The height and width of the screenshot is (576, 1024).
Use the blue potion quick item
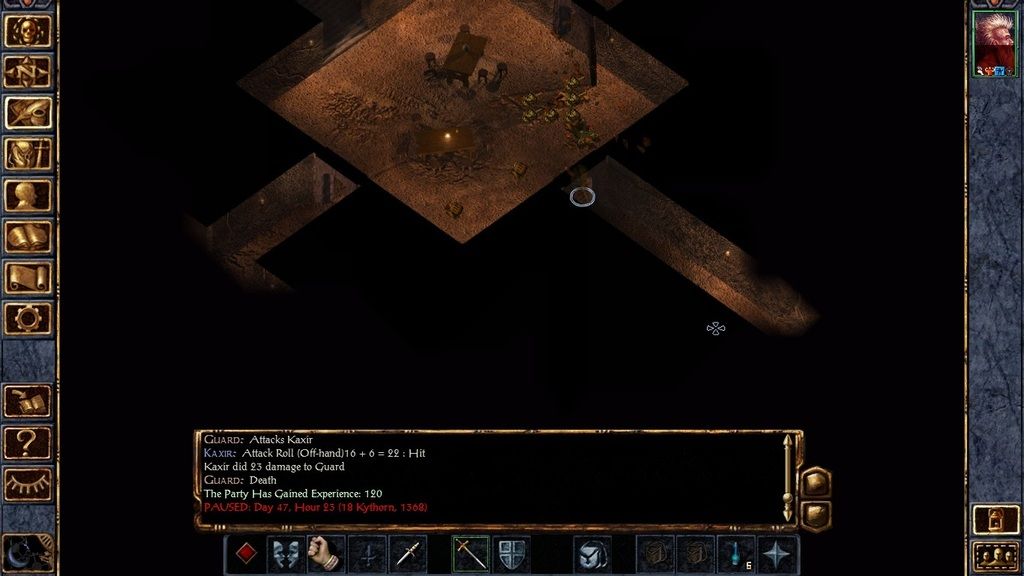(x=737, y=554)
